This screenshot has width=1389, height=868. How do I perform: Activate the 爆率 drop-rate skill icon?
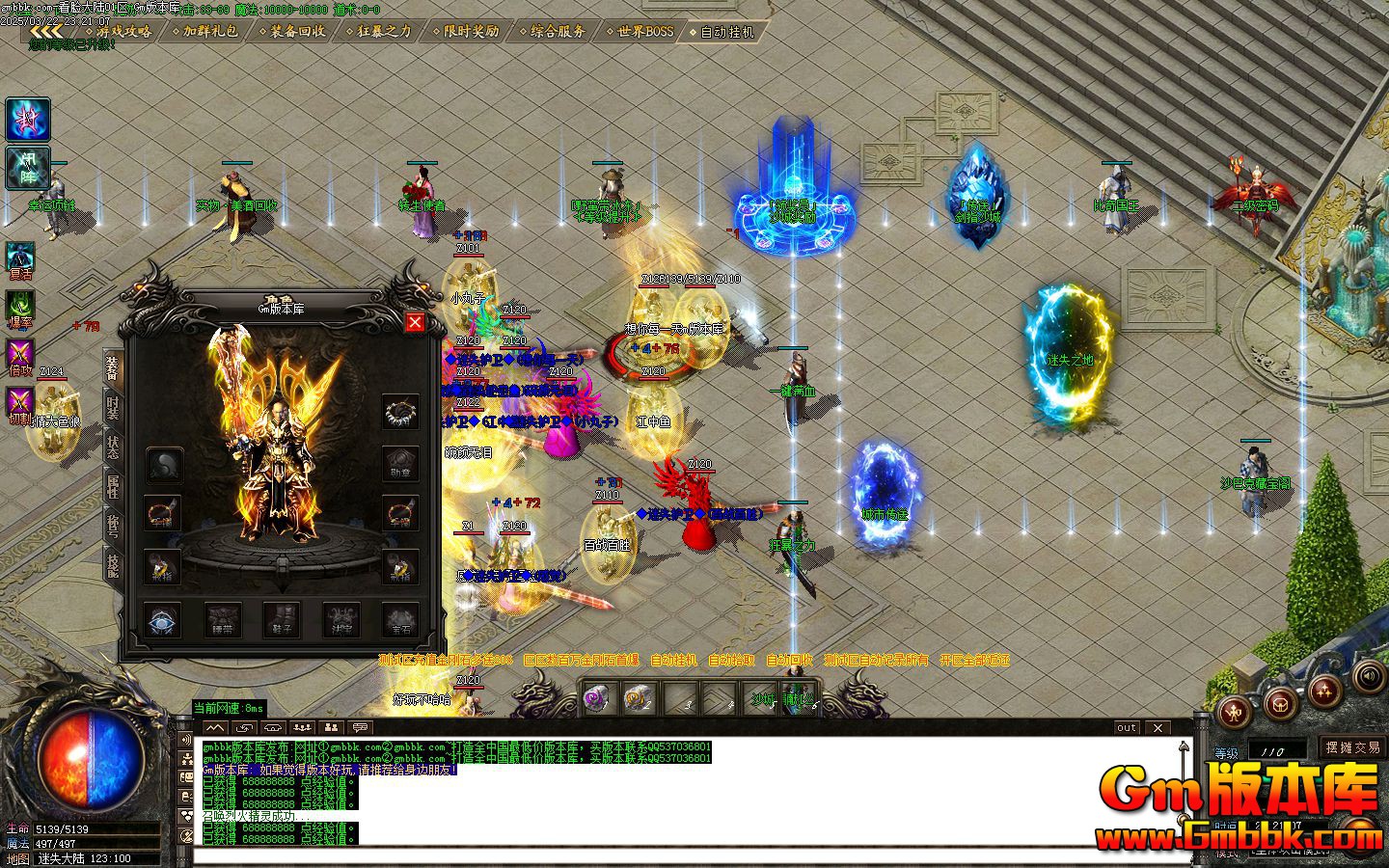pyautogui.click(x=19, y=303)
